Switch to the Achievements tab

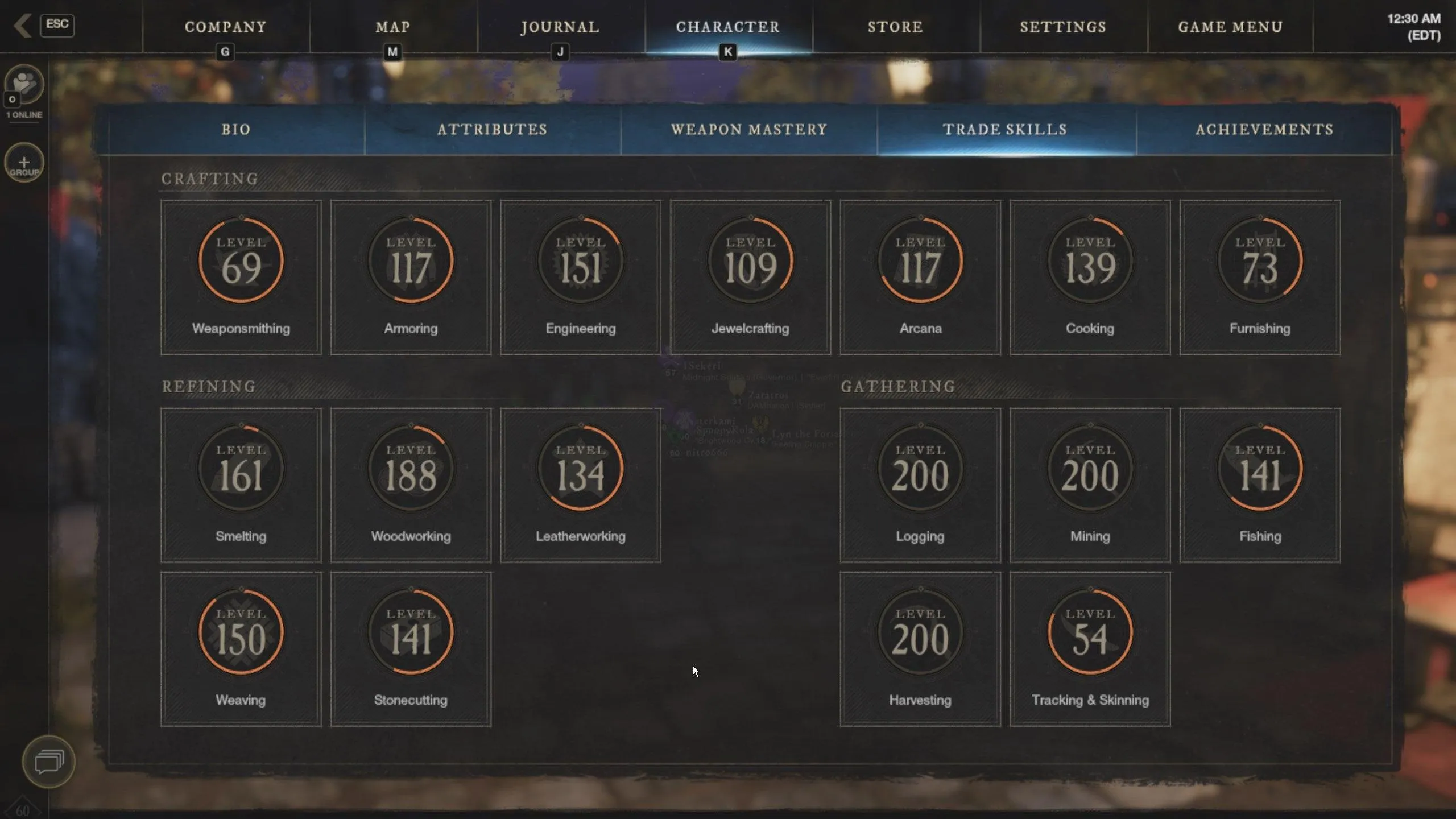pos(1264,130)
